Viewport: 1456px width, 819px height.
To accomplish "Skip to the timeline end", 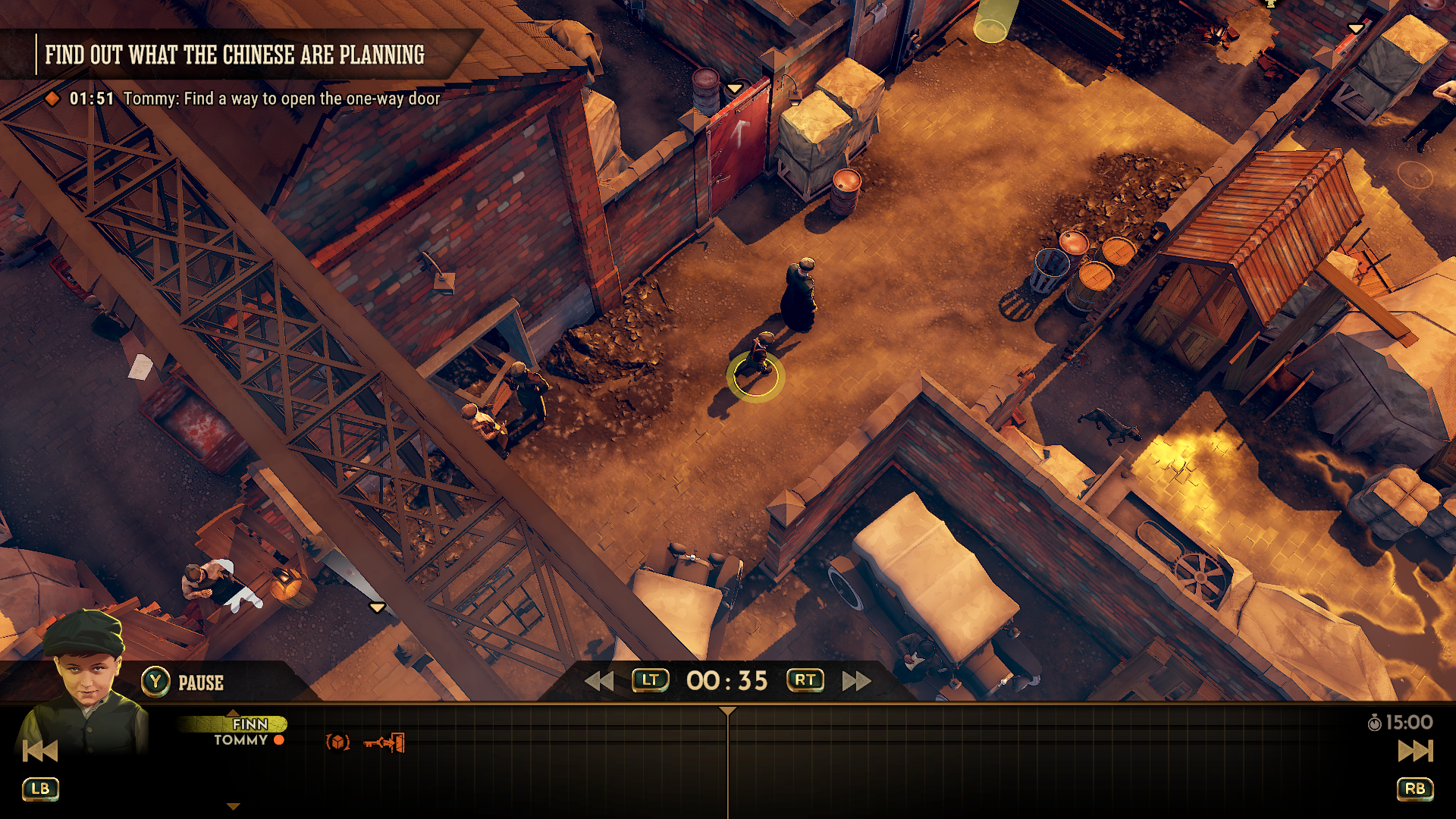I will (x=1415, y=751).
